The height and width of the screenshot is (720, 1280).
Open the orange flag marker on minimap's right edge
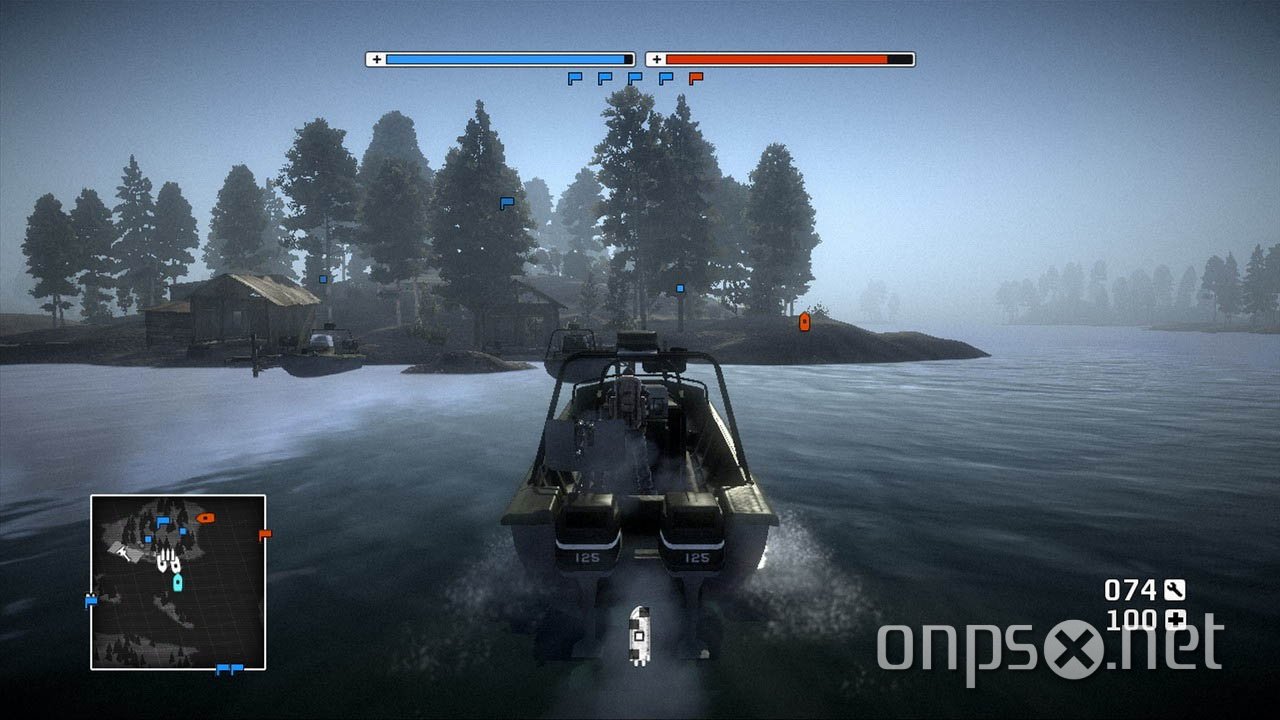tap(264, 533)
